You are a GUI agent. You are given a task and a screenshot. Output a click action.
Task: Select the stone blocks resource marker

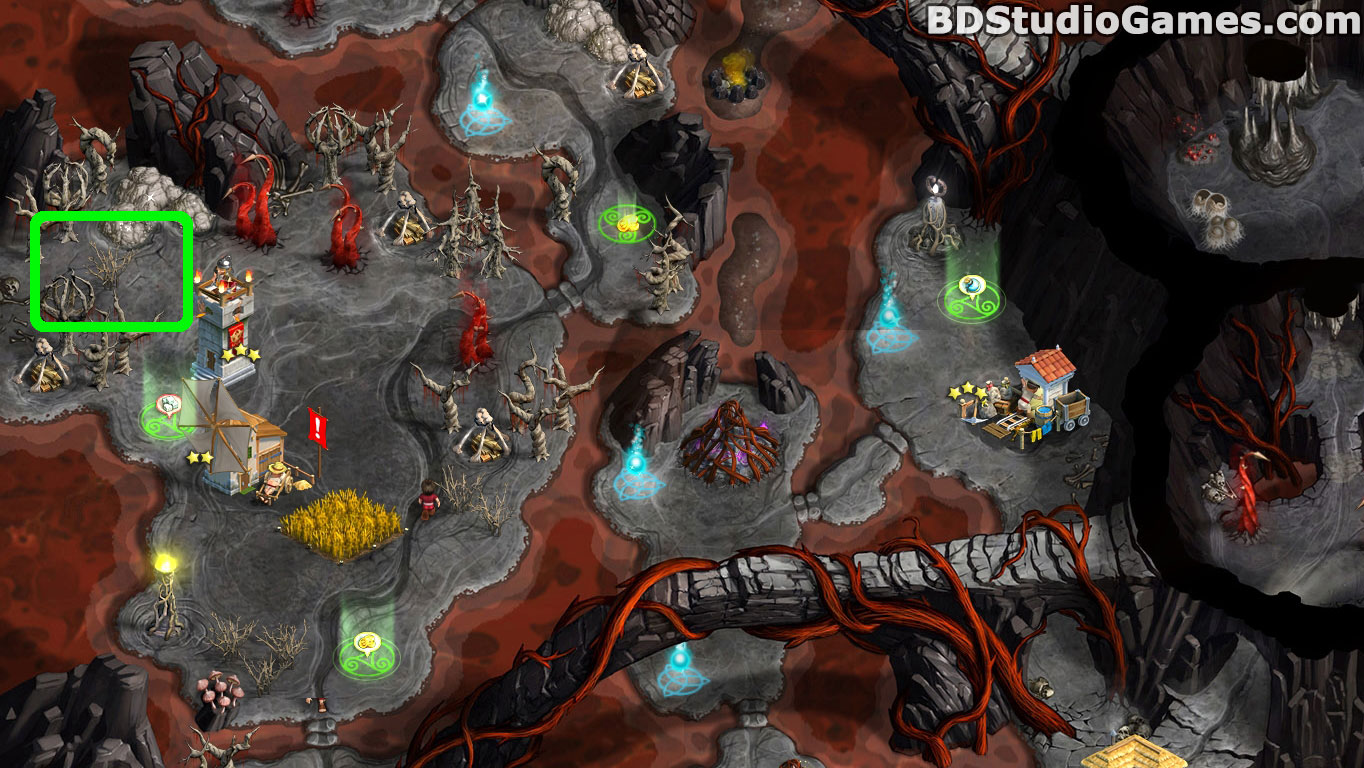tap(168, 405)
